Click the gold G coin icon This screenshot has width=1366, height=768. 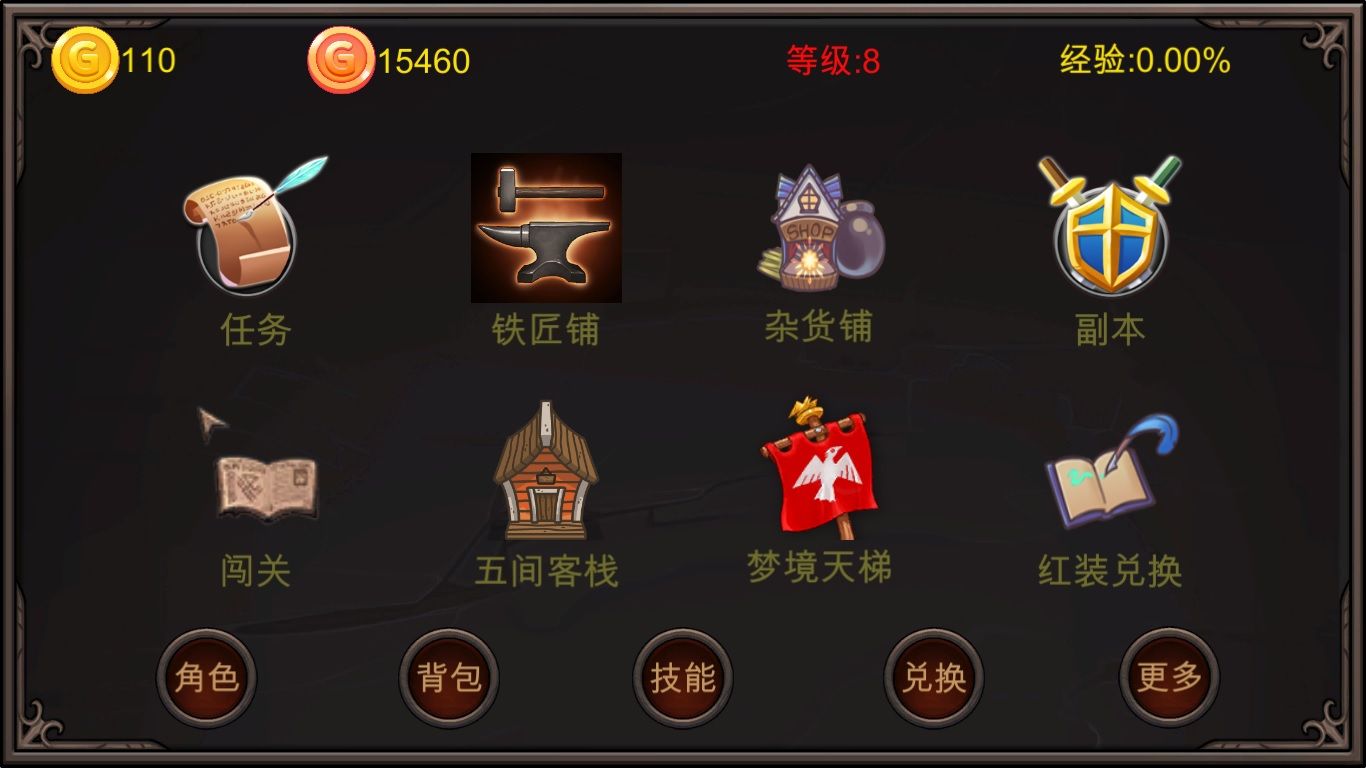pyautogui.click(x=85, y=58)
